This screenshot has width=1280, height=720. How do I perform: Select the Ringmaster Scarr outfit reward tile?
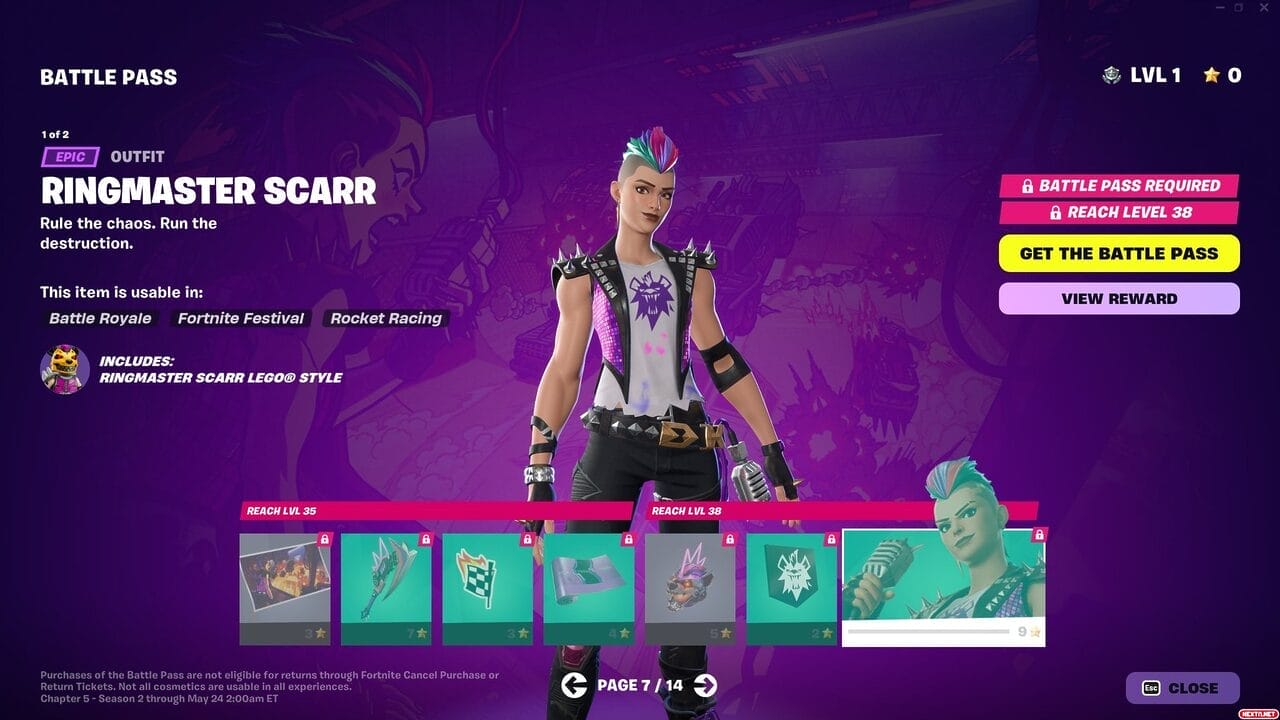(943, 588)
